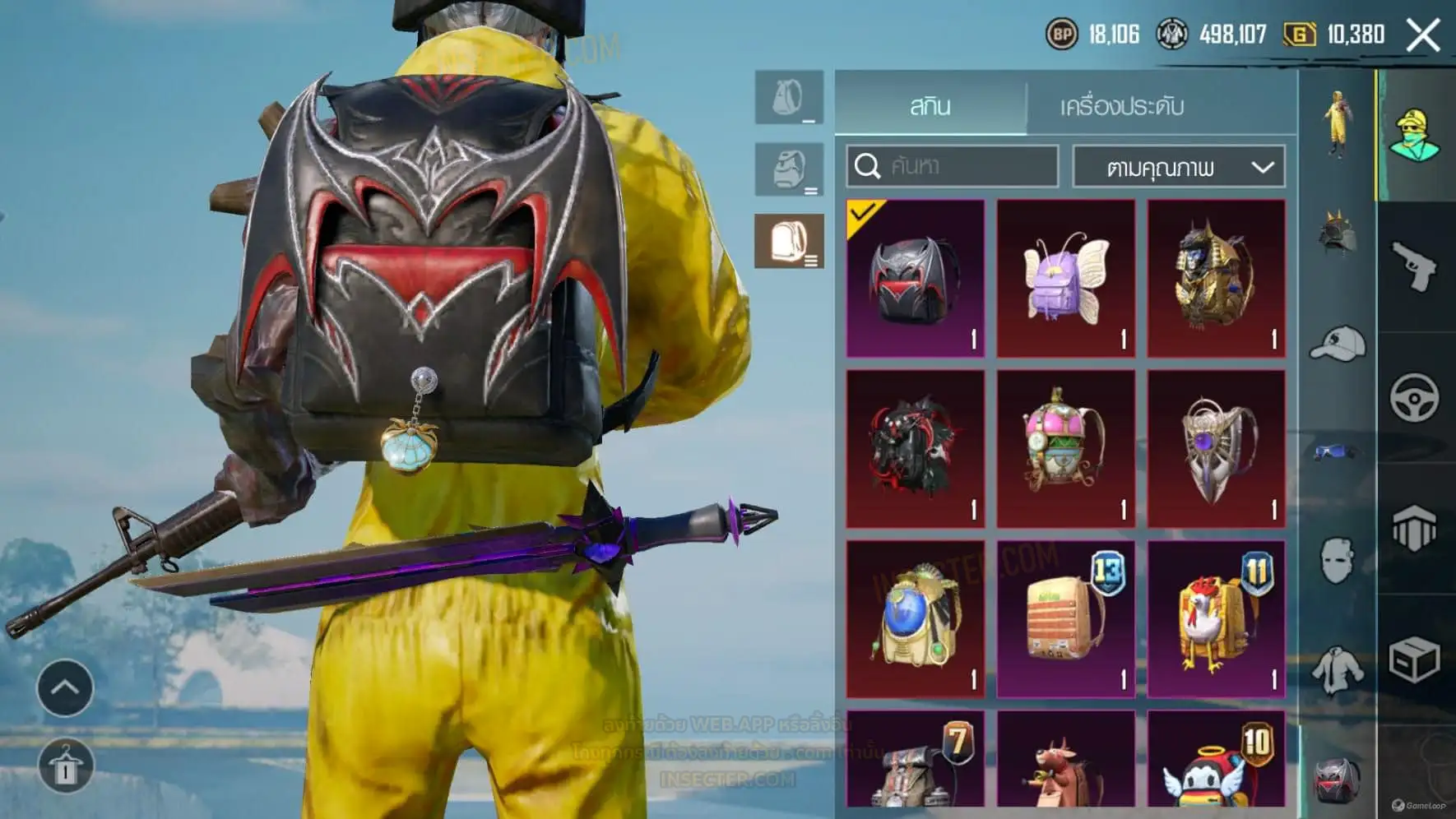Open the ตามคุณภาพ sort dropdown

[x=1178, y=168]
